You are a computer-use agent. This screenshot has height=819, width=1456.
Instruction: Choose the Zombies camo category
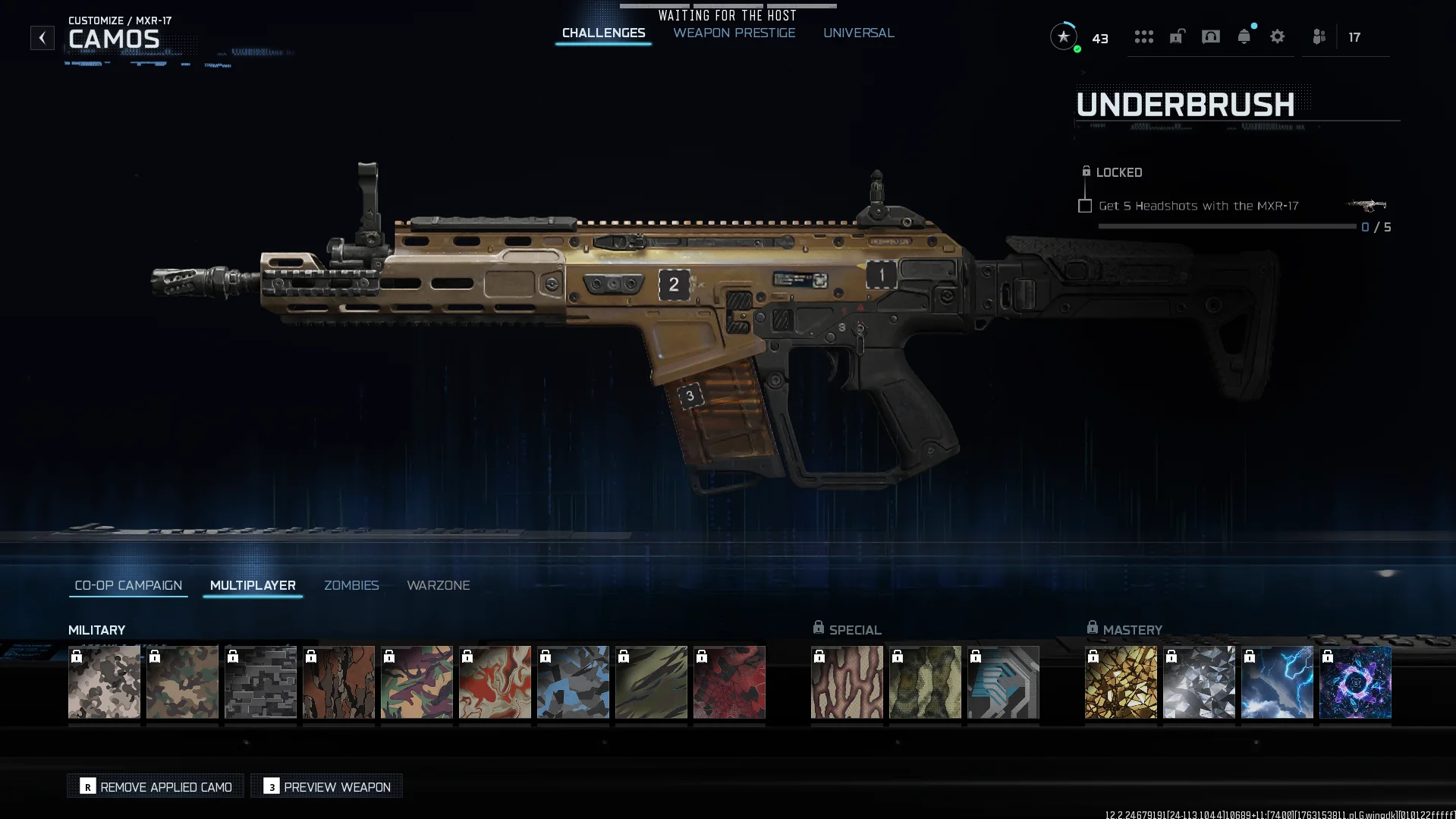tap(351, 585)
